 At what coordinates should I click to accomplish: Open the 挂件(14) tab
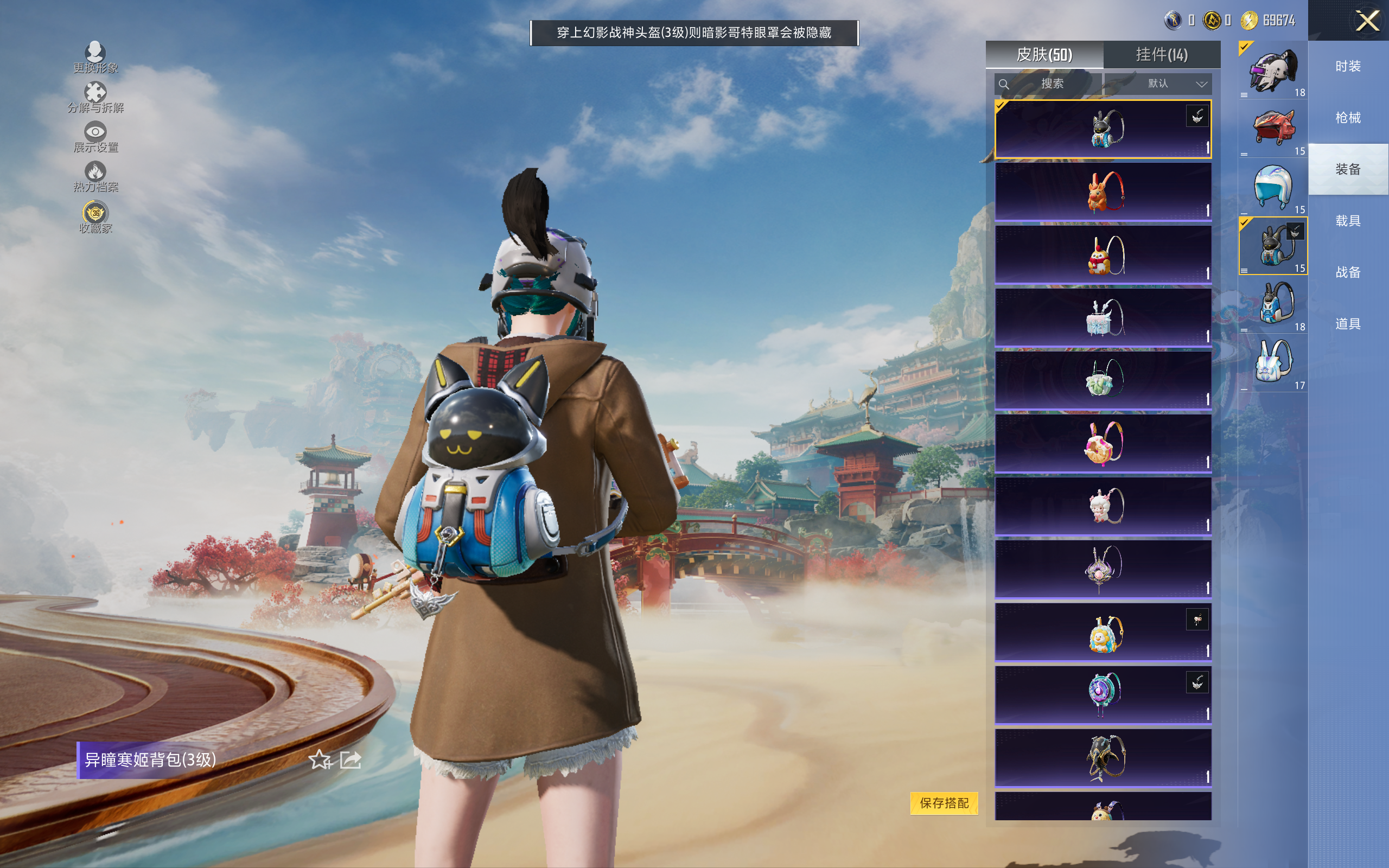point(1162,55)
